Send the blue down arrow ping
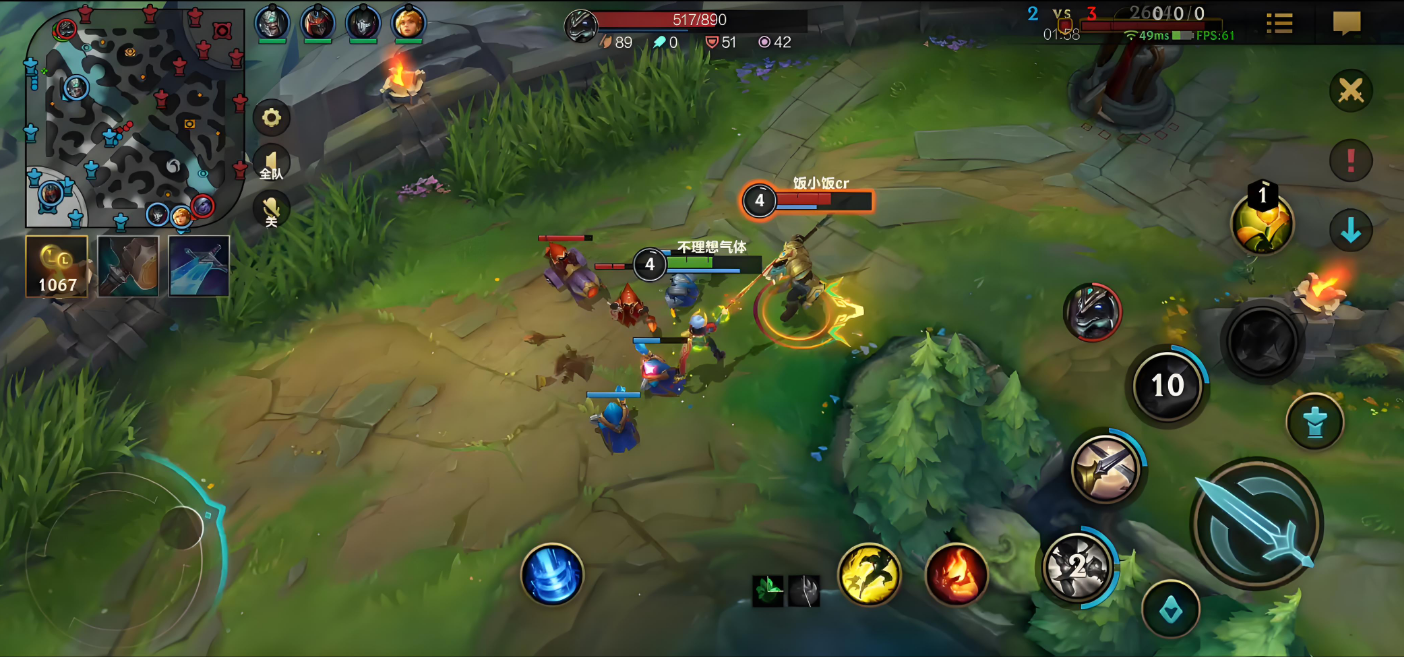 click(x=1350, y=231)
